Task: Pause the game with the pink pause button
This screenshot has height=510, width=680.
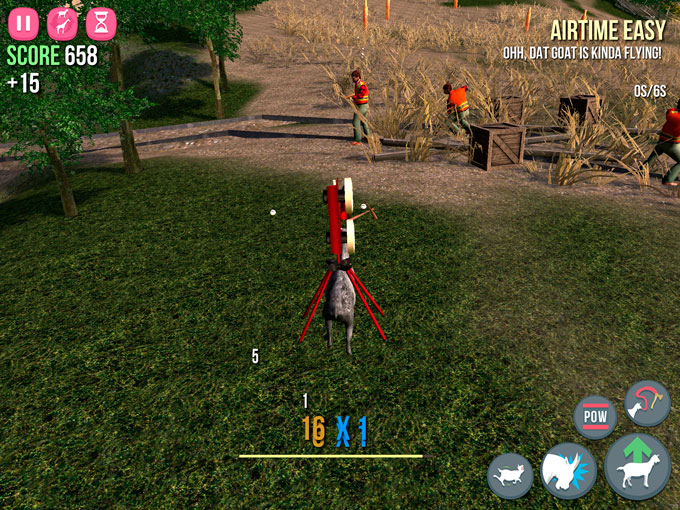Action: click(25, 23)
